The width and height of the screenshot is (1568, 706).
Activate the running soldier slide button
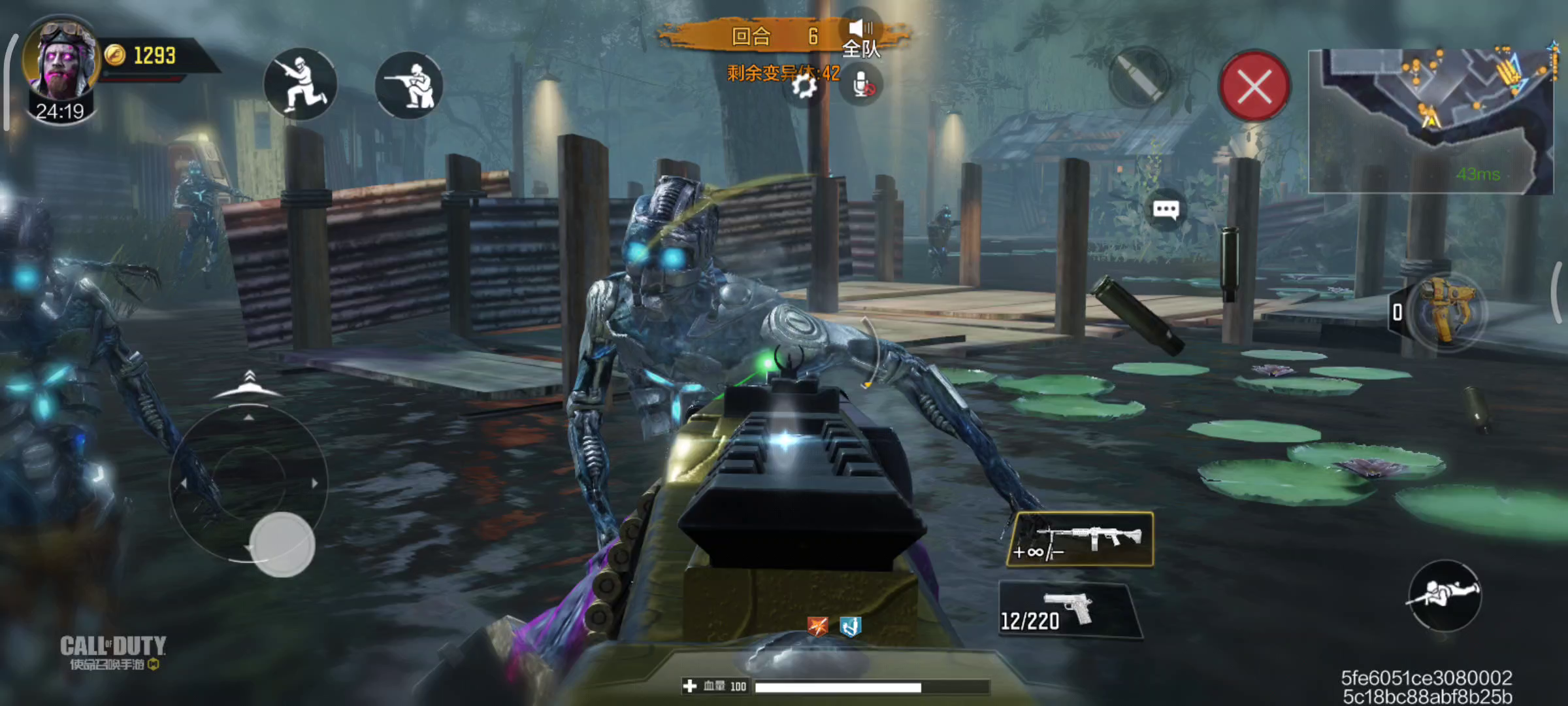pos(300,84)
